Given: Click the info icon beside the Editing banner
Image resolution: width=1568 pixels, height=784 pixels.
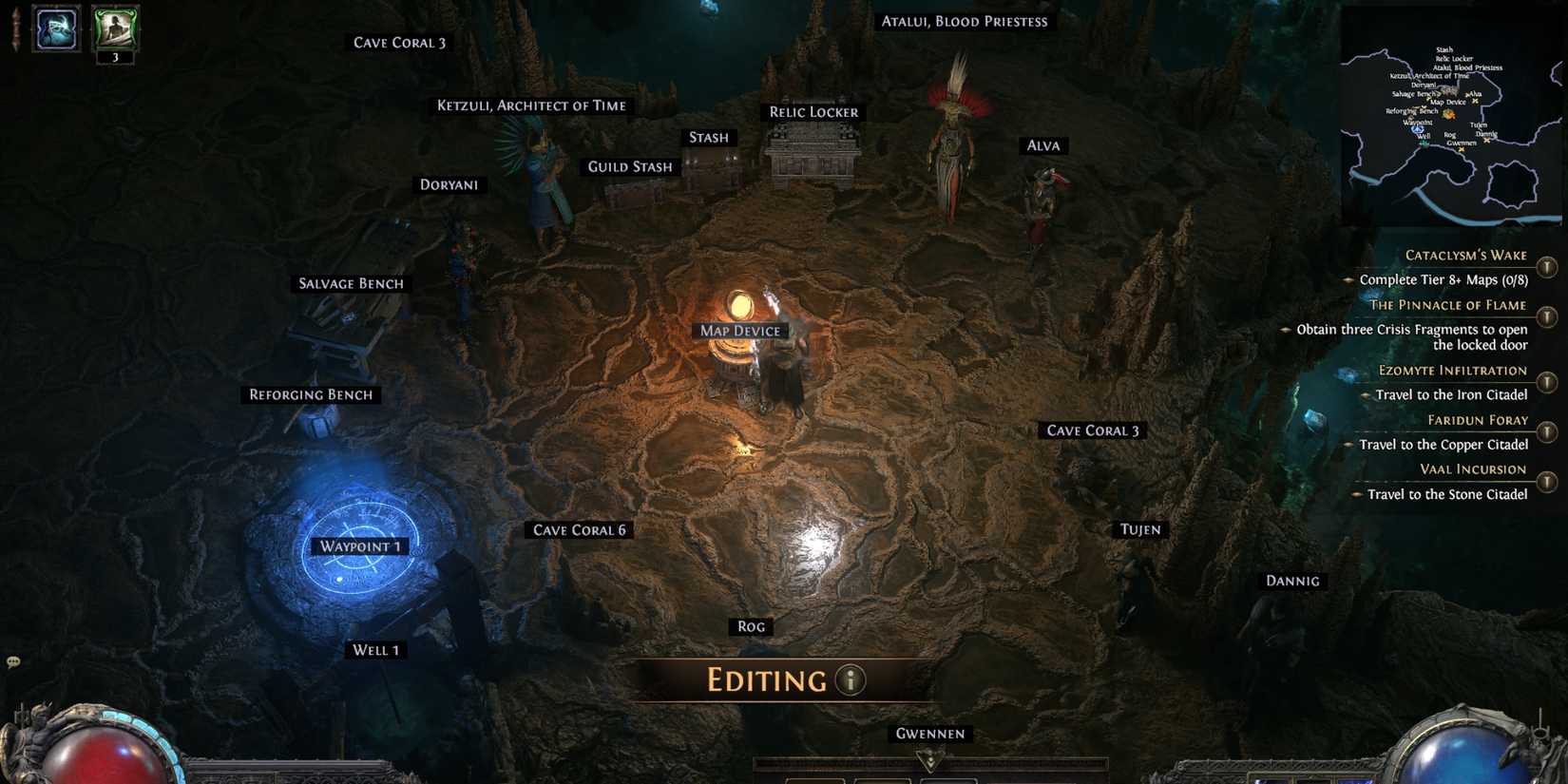Looking at the screenshot, I should click(x=849, y=680).
